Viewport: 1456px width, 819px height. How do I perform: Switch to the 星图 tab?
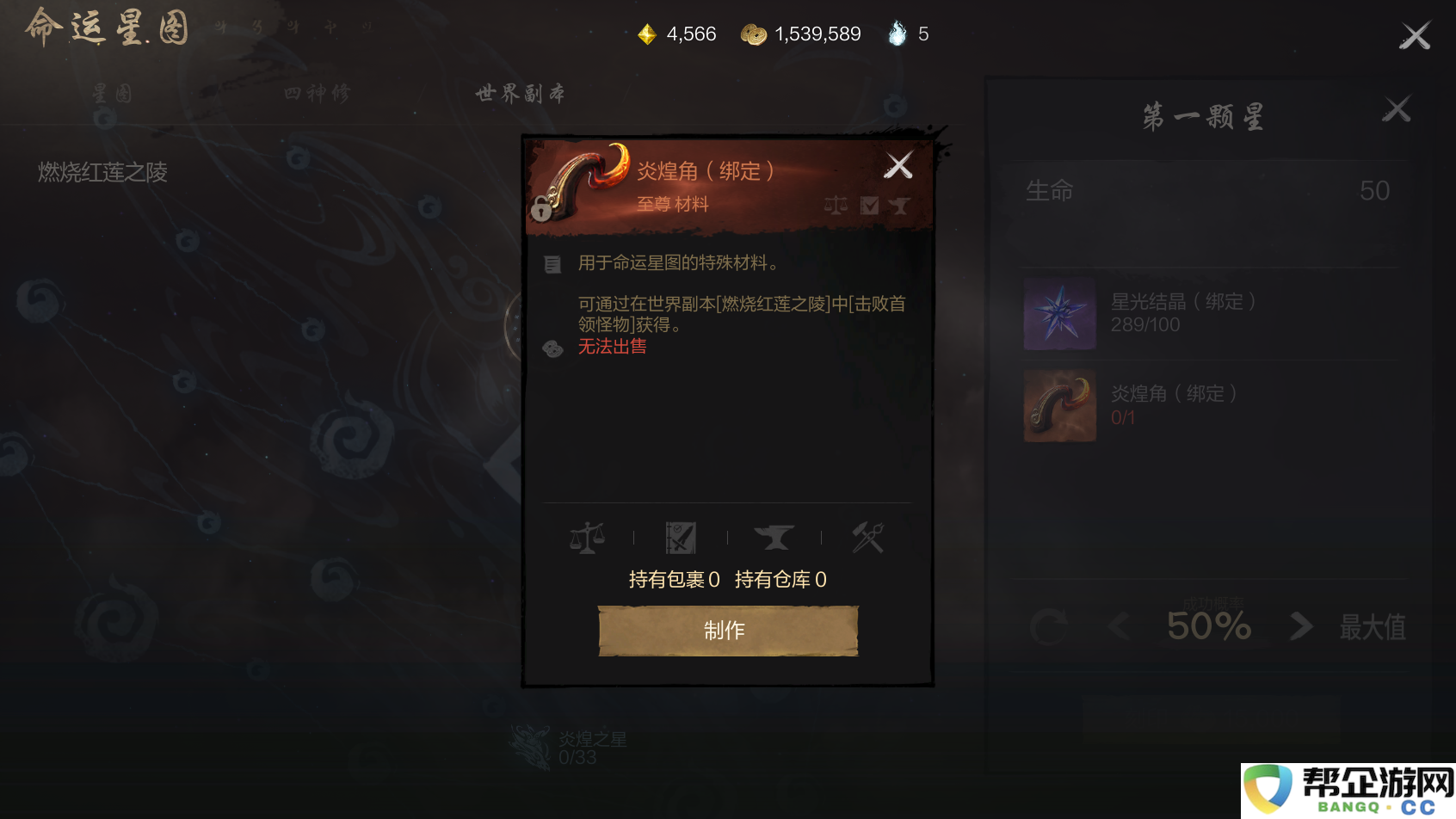coord(110,95)
